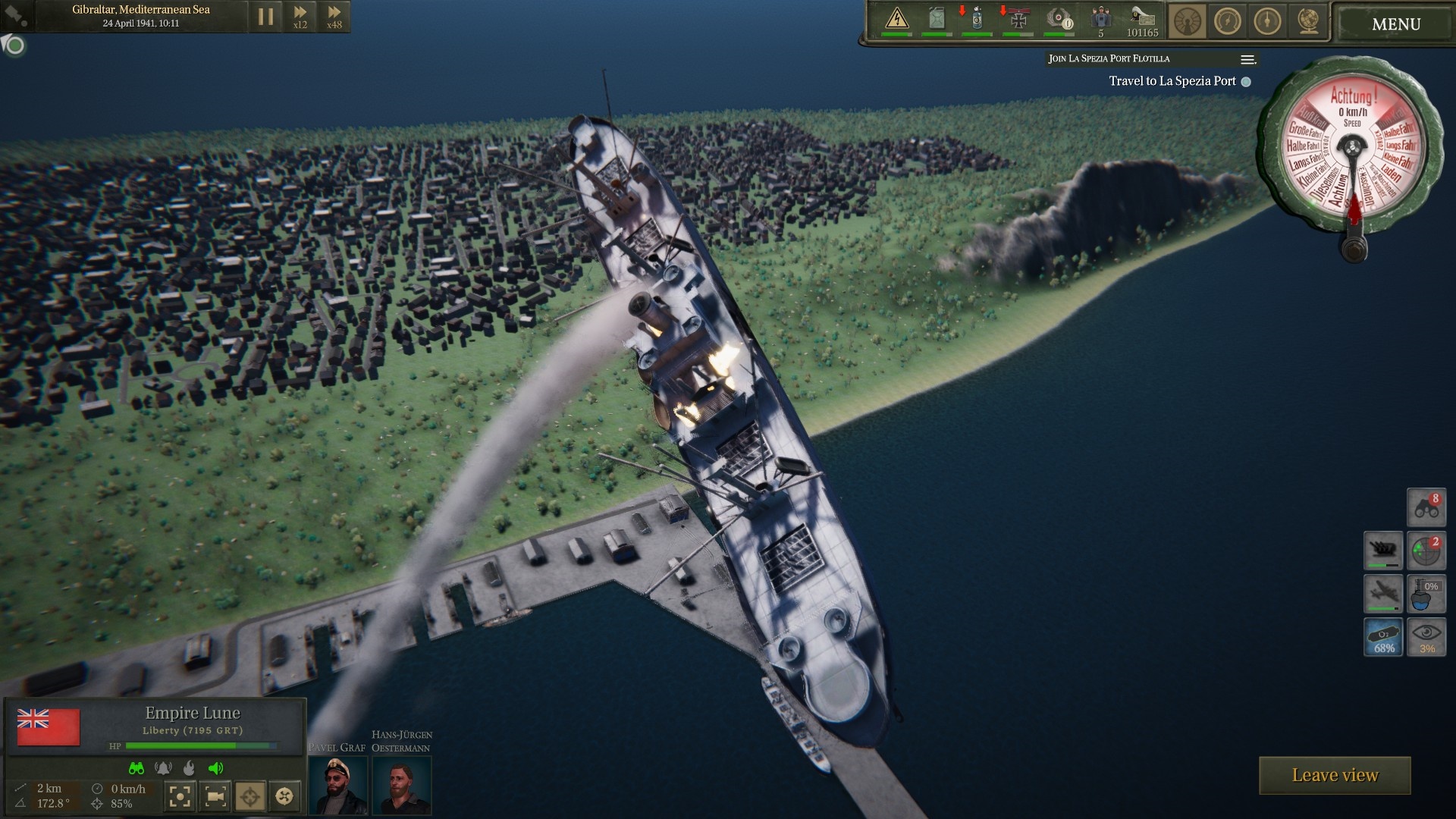Select the deck gun station icon
Viewport: 1456px width, 819px height.
(x=1385, y=551)
